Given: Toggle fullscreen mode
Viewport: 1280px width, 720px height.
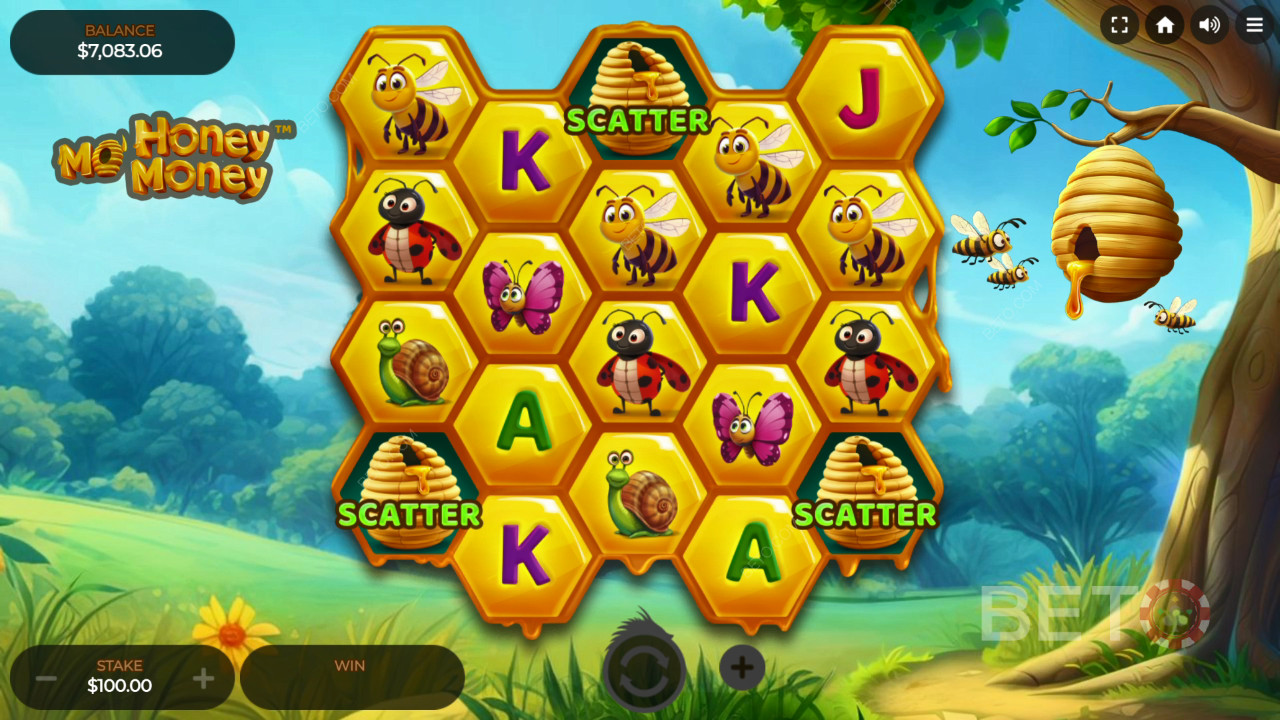Looking at the screenshot, I should (1119, 25).
